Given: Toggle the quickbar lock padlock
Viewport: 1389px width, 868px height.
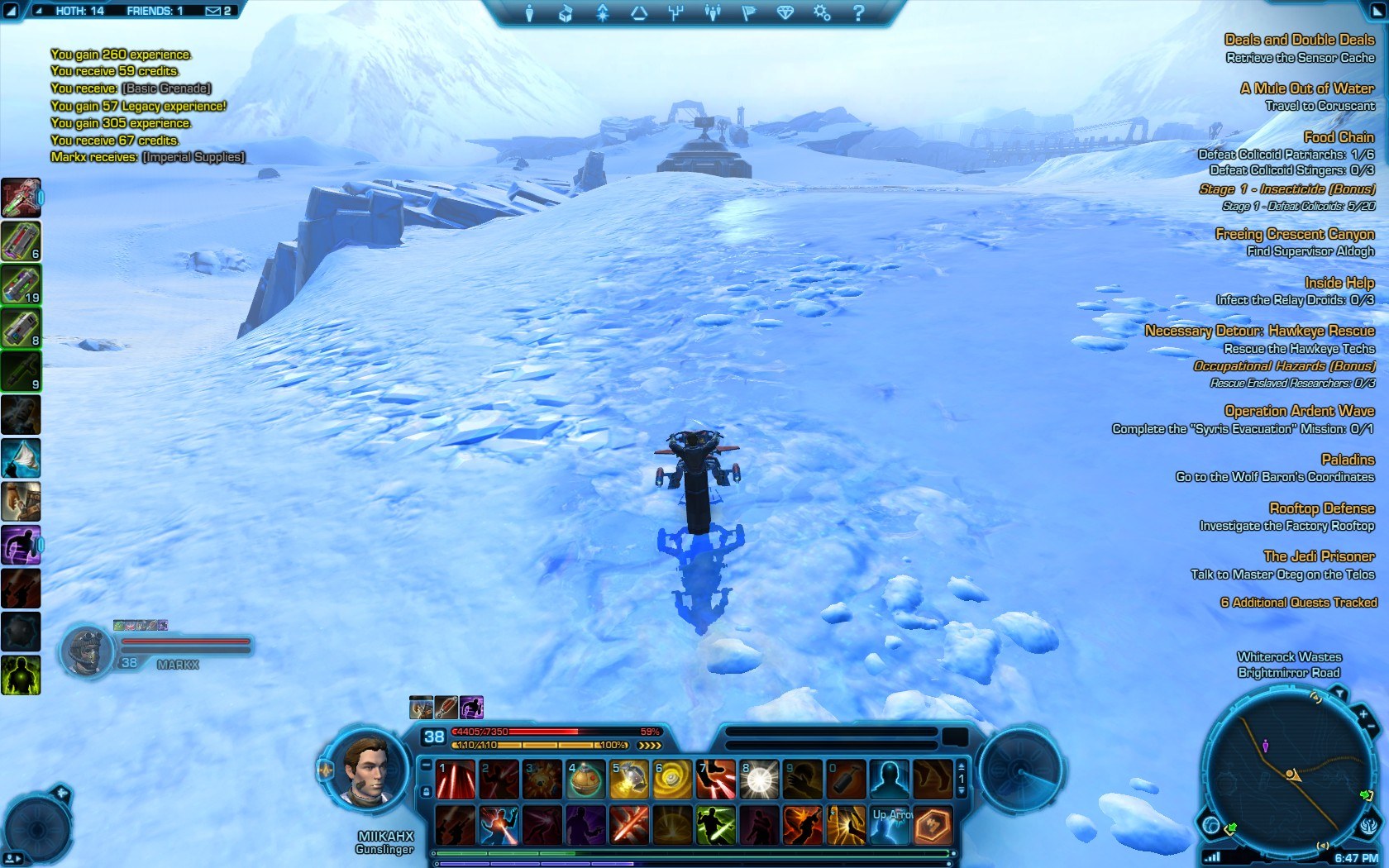Looking at the screenshot, I should 426,791.
